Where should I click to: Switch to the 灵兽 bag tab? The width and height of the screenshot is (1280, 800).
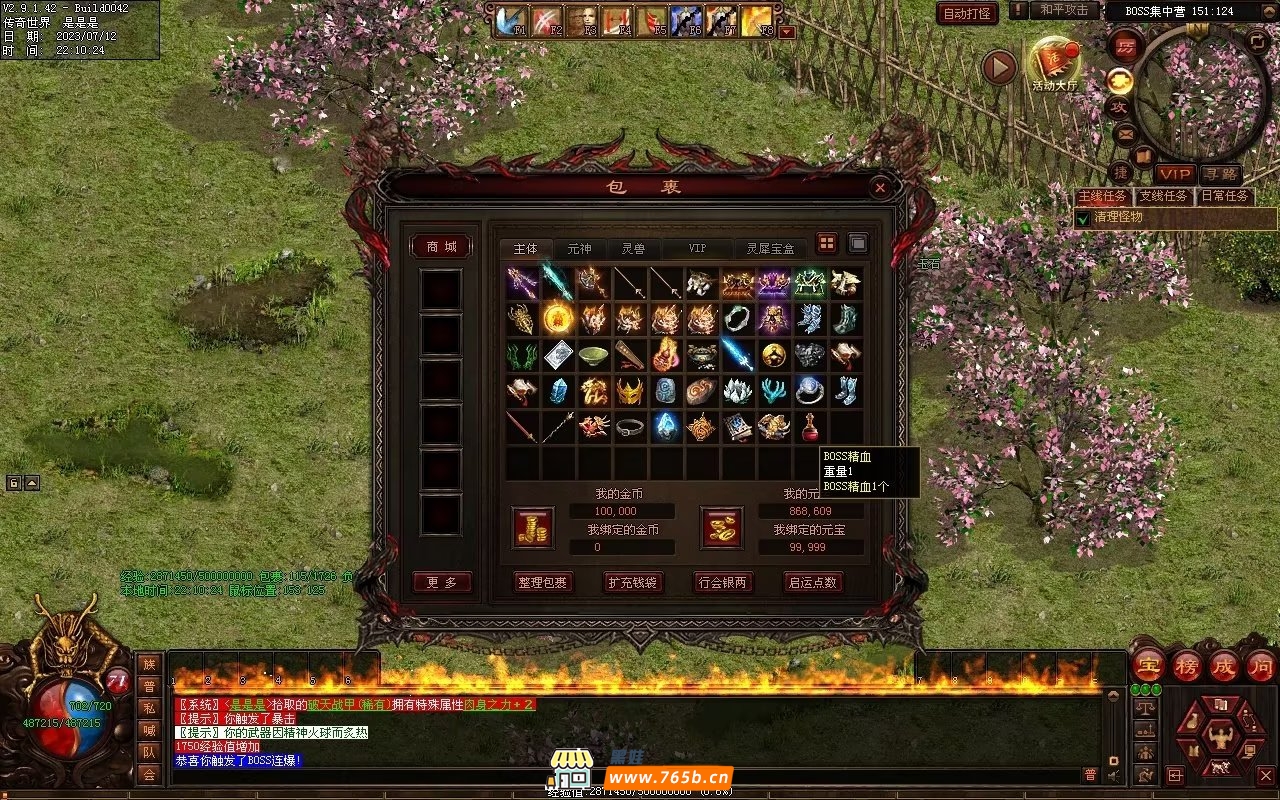pos(633,248)
